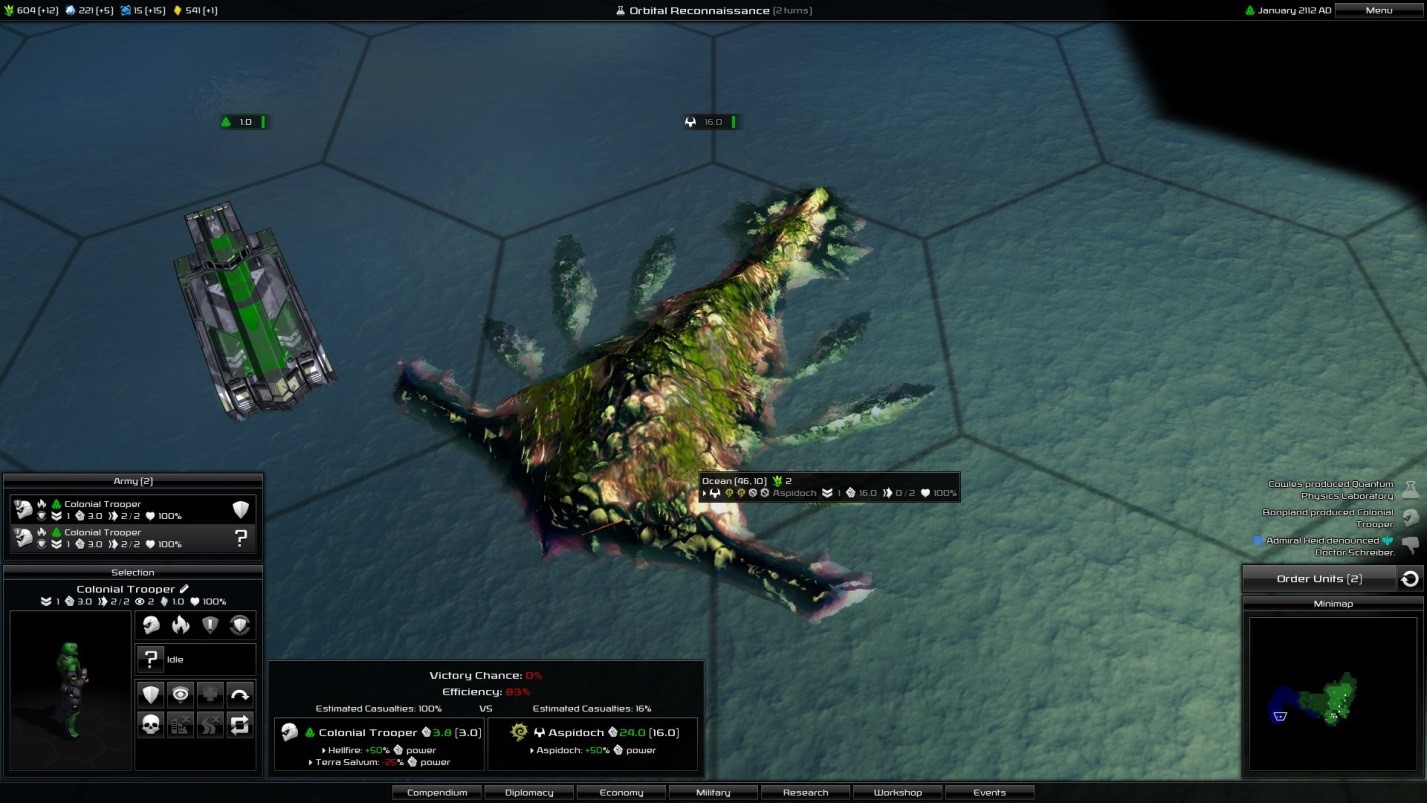Open the Orbital Reconnaissance research indicator
The image size is (1427, 803).
712,10
